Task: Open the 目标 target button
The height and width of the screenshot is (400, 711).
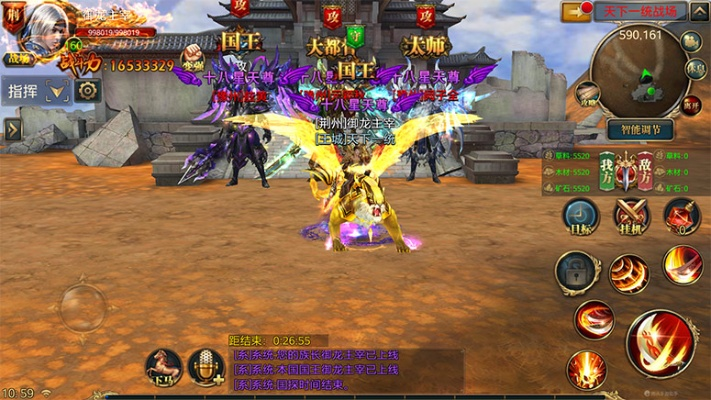Action: point(579,217)
